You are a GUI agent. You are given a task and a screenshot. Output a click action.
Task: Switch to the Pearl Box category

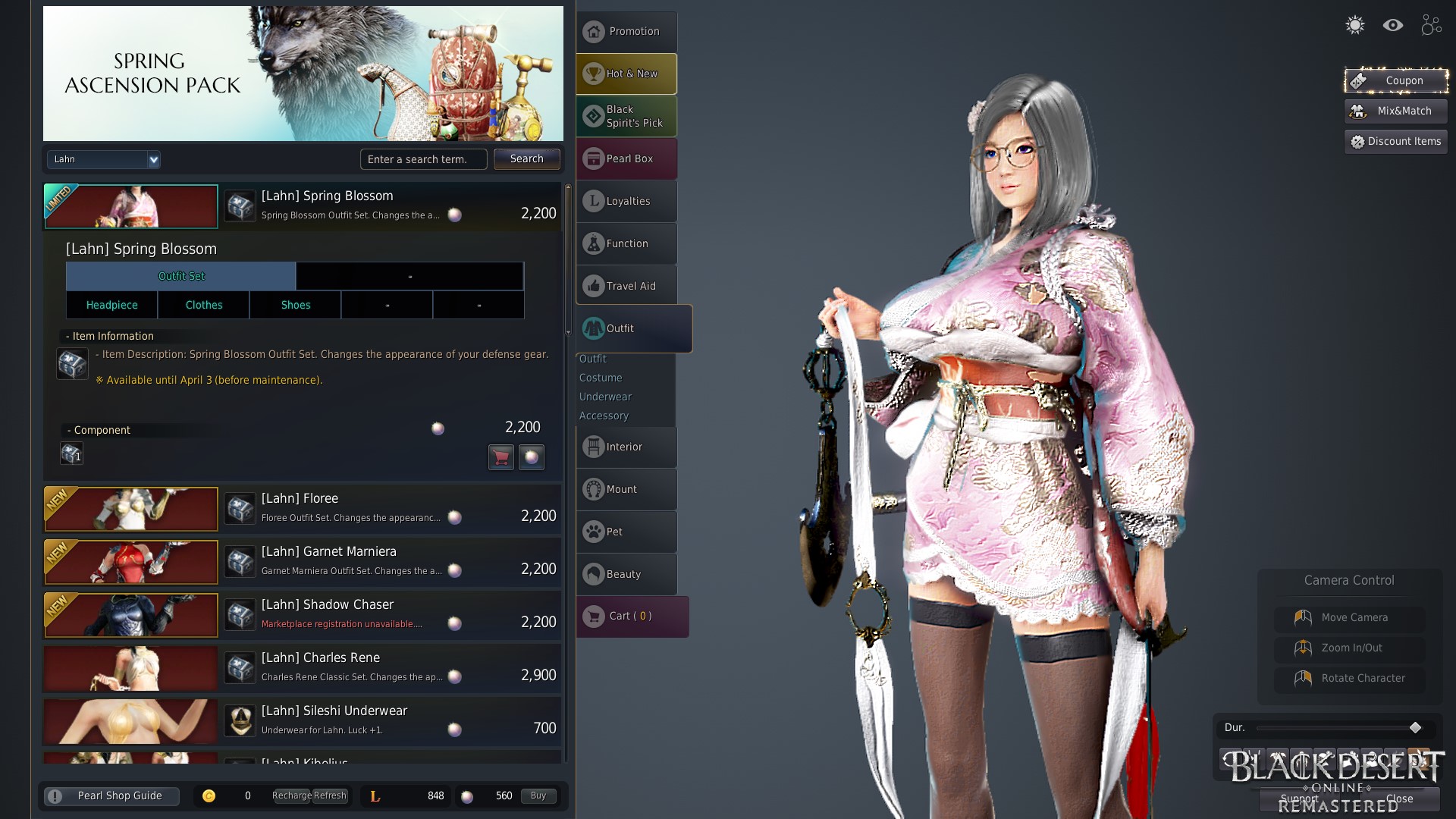pyautogui.click(x=626, y=158)
